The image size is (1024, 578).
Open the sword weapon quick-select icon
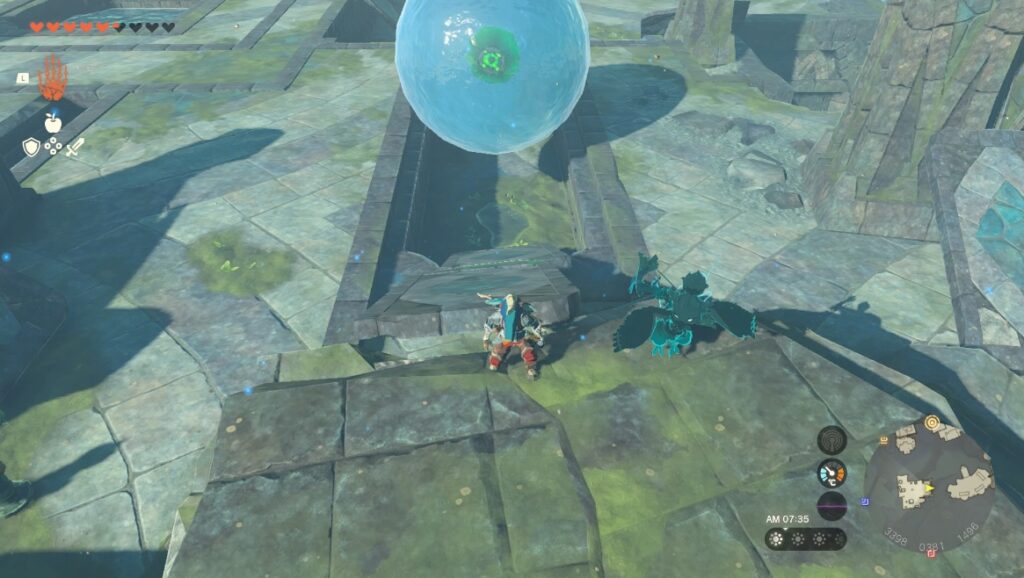74,147
